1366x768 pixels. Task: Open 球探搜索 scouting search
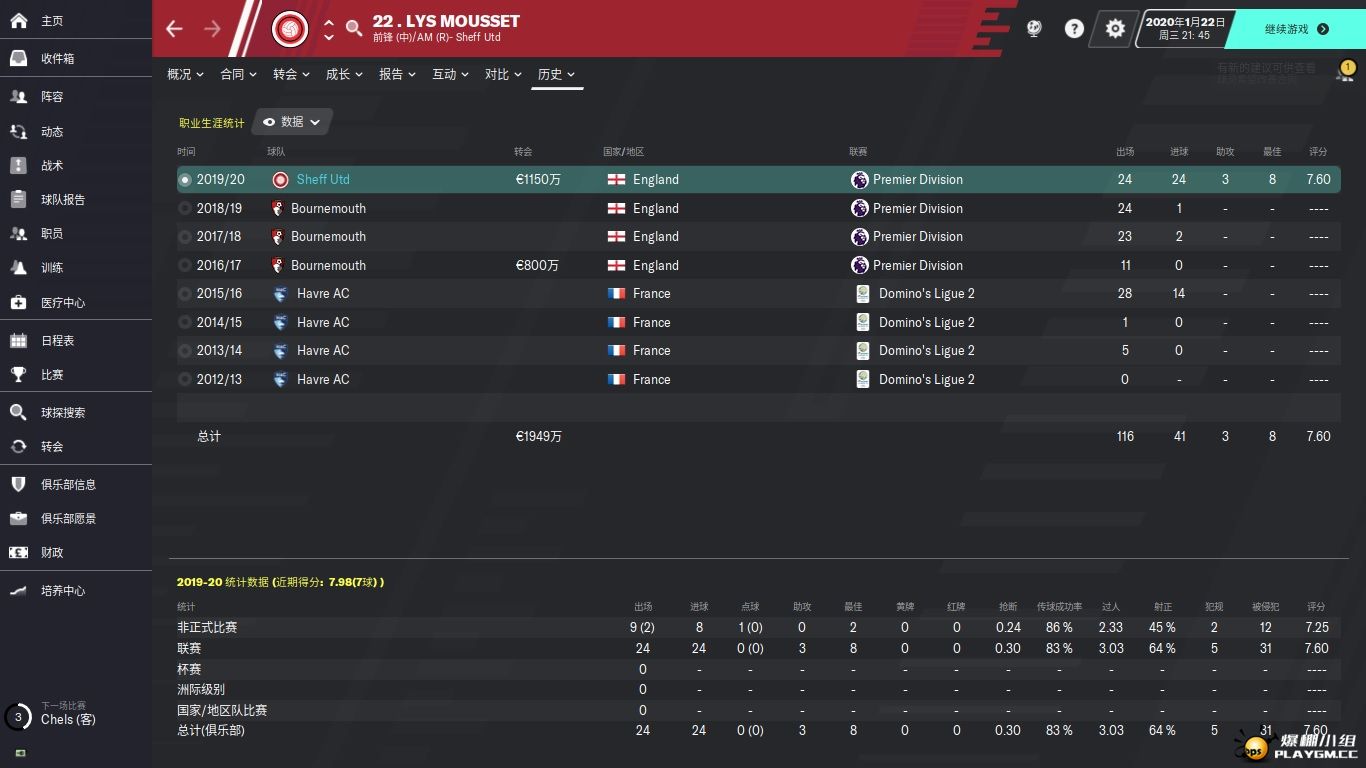62,413
